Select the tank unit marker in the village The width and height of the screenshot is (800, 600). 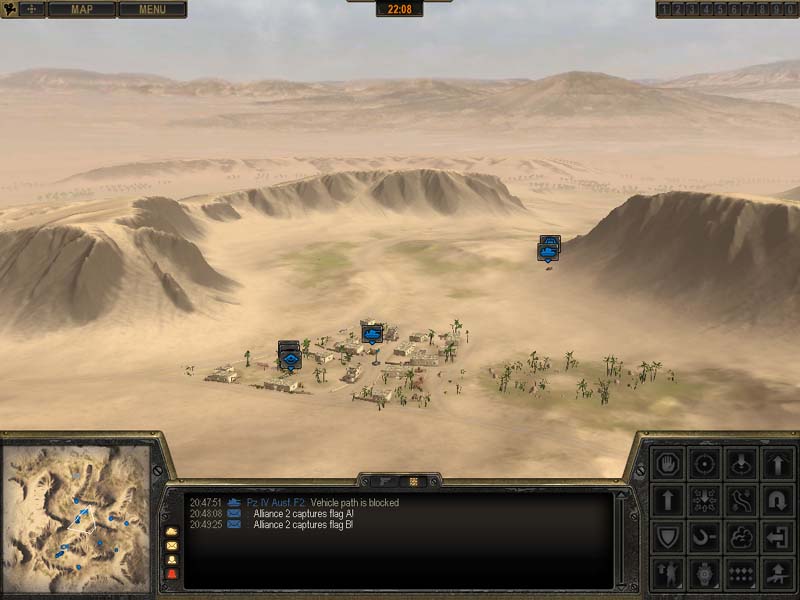pos(373,332)
